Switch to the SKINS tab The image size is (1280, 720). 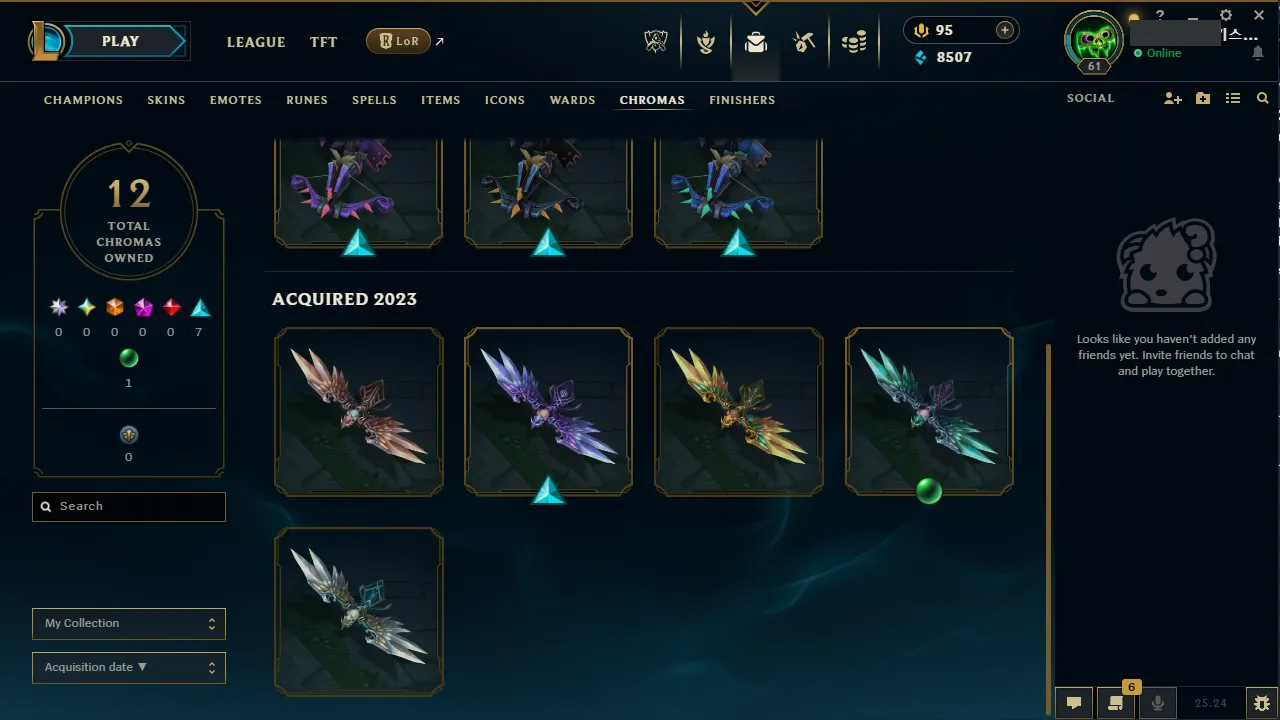[x=166, y=100]
